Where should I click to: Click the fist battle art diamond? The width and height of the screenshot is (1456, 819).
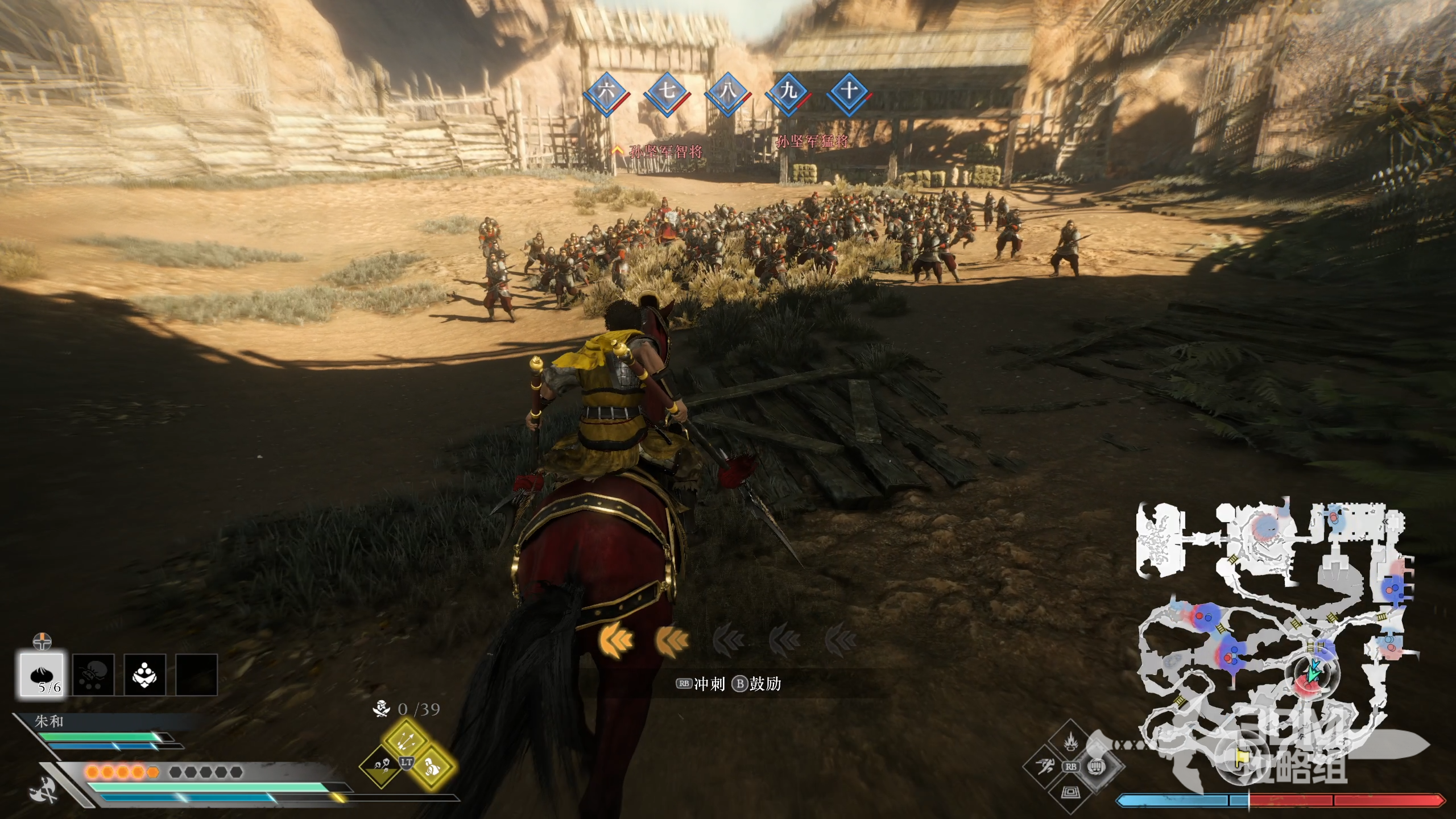1096,767
